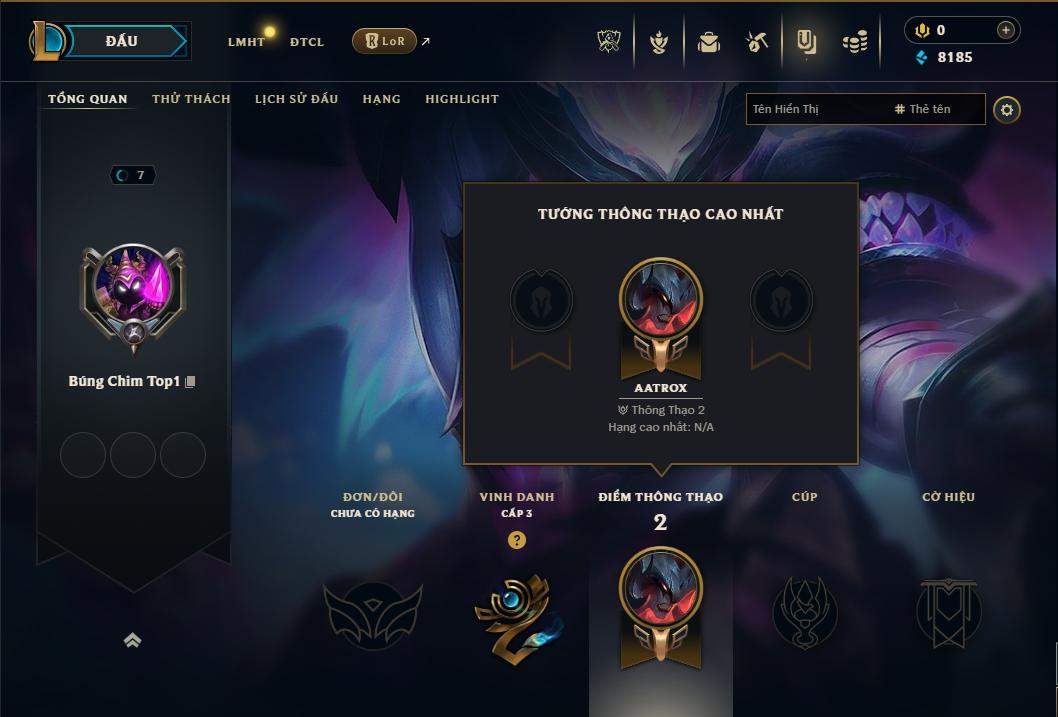The image size is (1058, 717).
Task: Select the CỜ HIỆU banner emblem
Action: (x=948, y=612)
